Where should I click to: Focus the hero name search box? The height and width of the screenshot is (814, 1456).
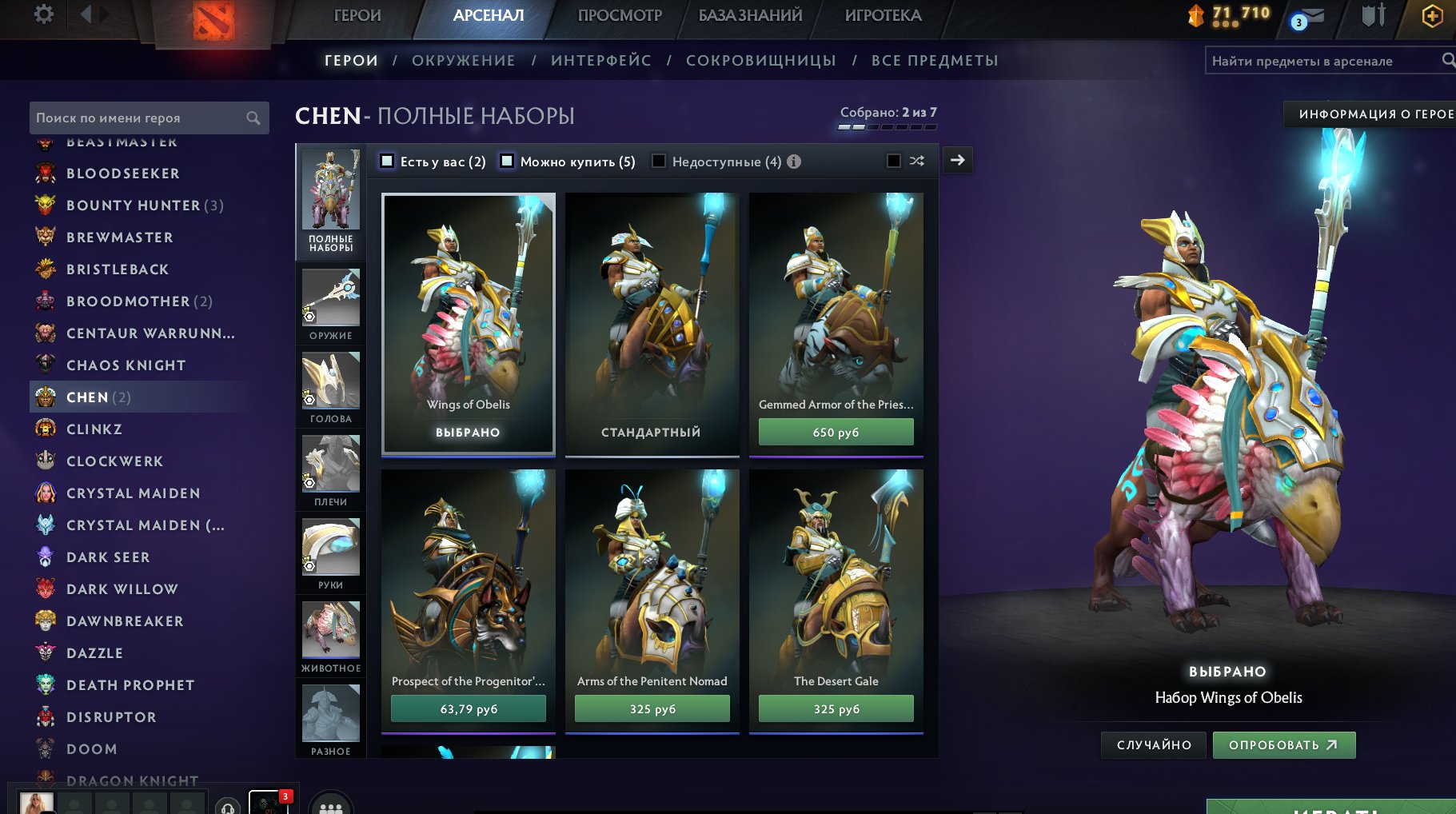pos(140,118)
